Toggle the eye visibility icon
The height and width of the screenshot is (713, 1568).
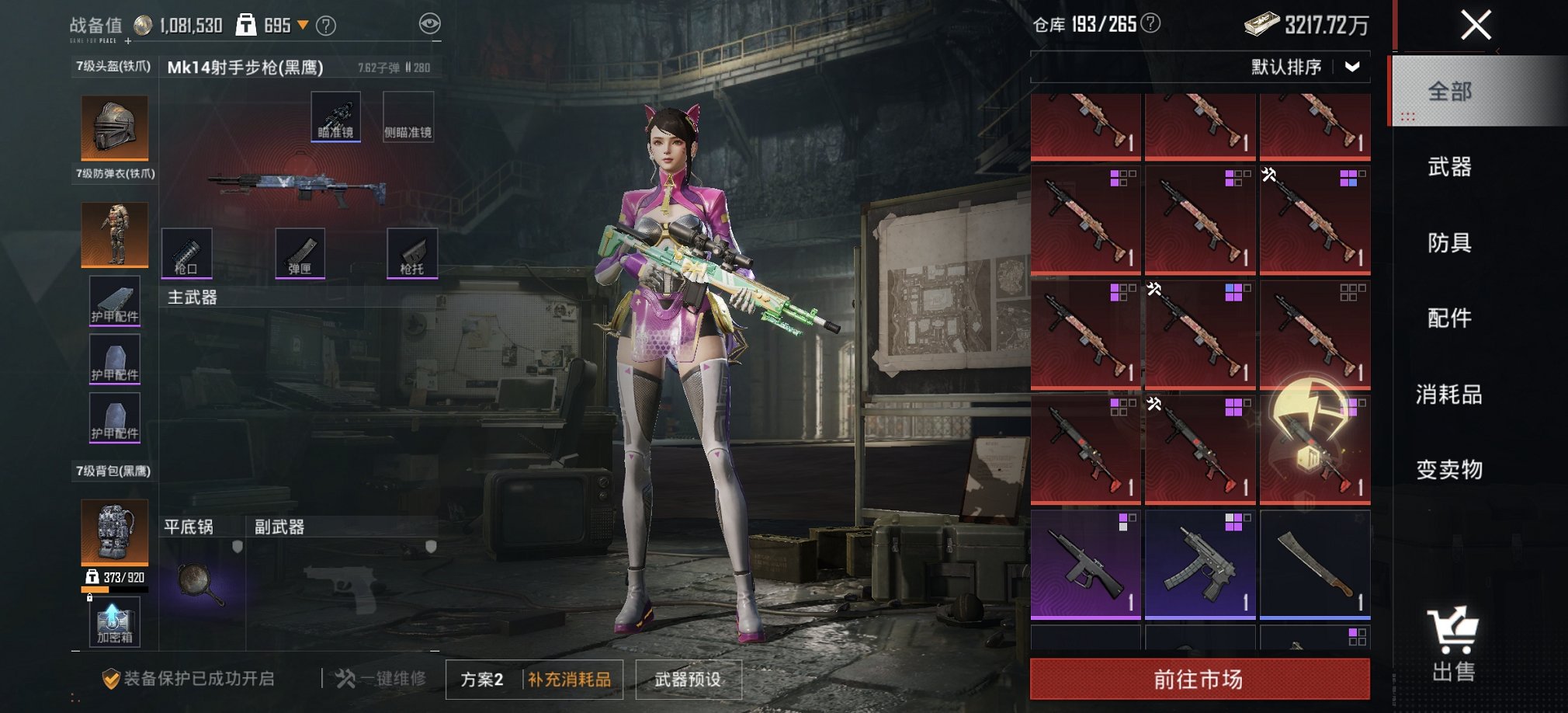pos(429,24)
